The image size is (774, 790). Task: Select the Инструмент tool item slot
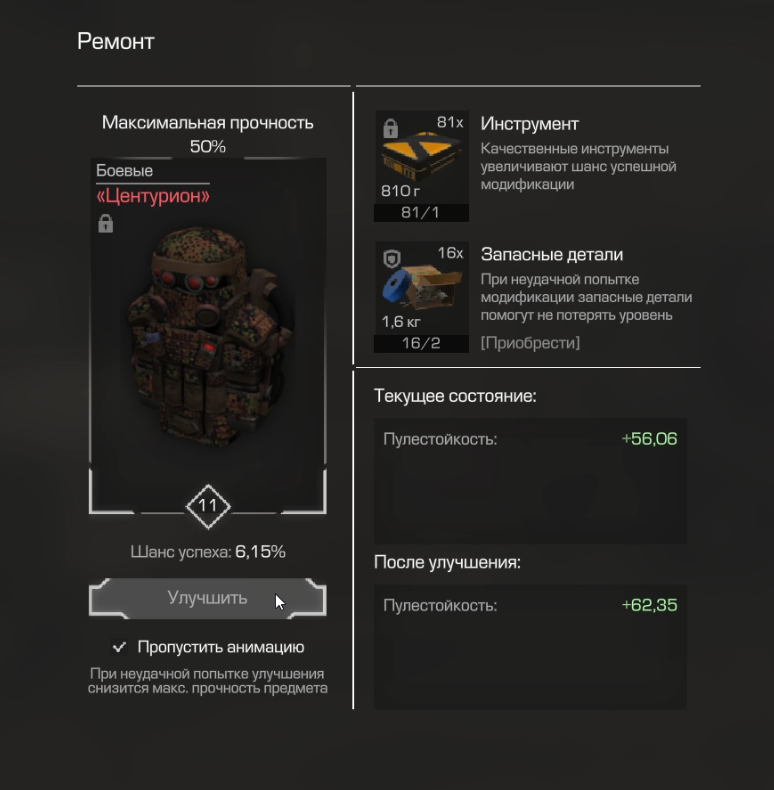point(421,165)
